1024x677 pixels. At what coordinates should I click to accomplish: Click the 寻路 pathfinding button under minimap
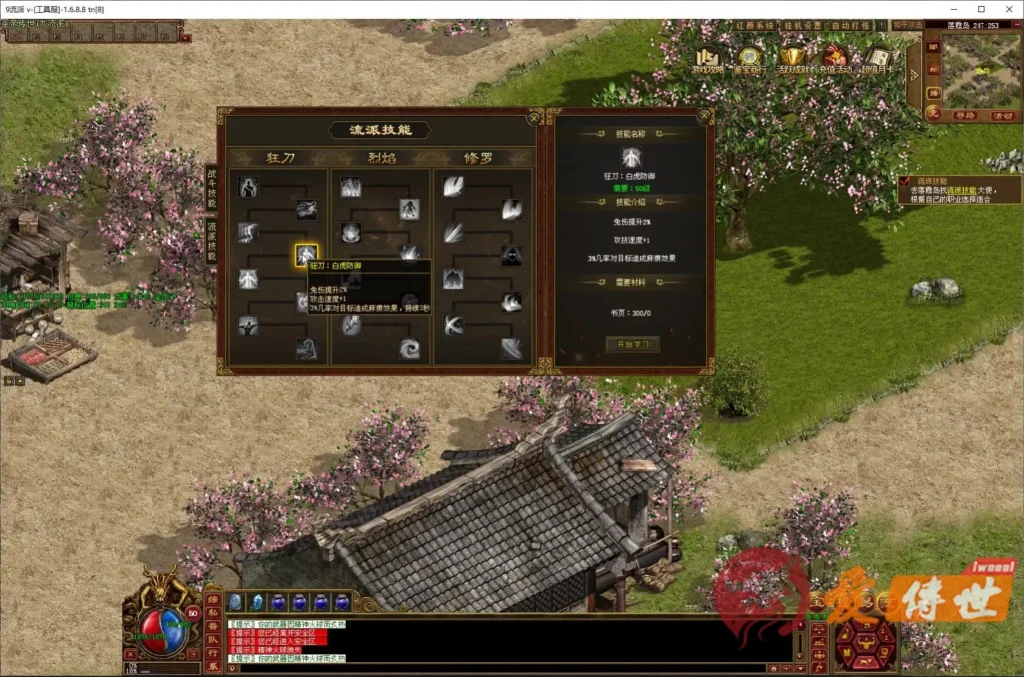(x=963, y=116)
